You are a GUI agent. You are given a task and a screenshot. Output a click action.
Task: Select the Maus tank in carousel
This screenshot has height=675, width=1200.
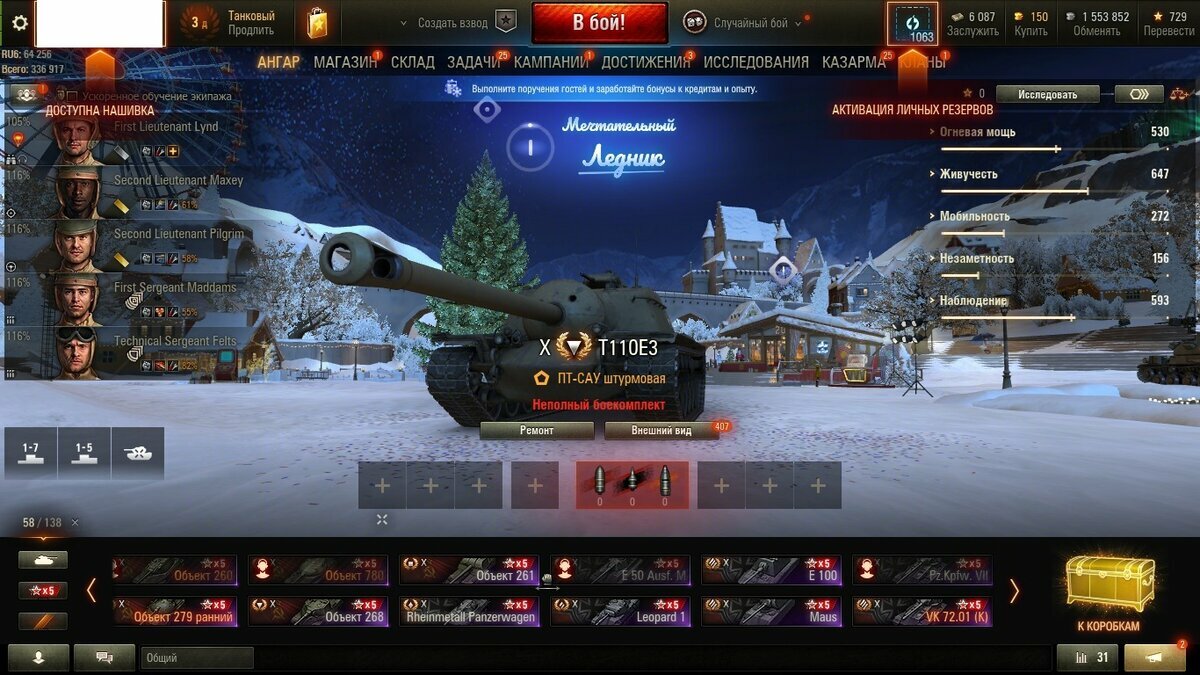click(771, 611)
